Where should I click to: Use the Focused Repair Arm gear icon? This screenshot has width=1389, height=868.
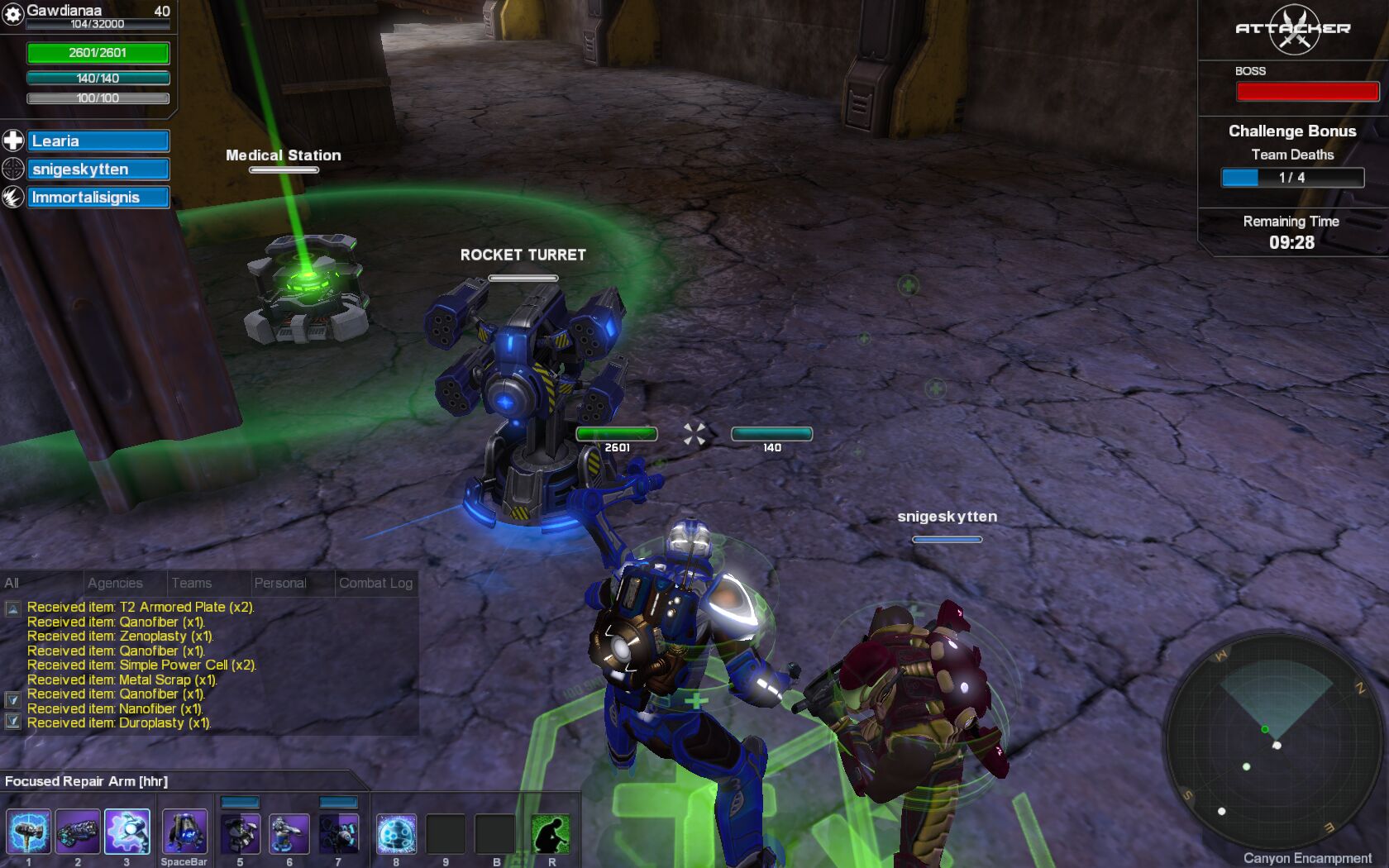tap(126, 832)
